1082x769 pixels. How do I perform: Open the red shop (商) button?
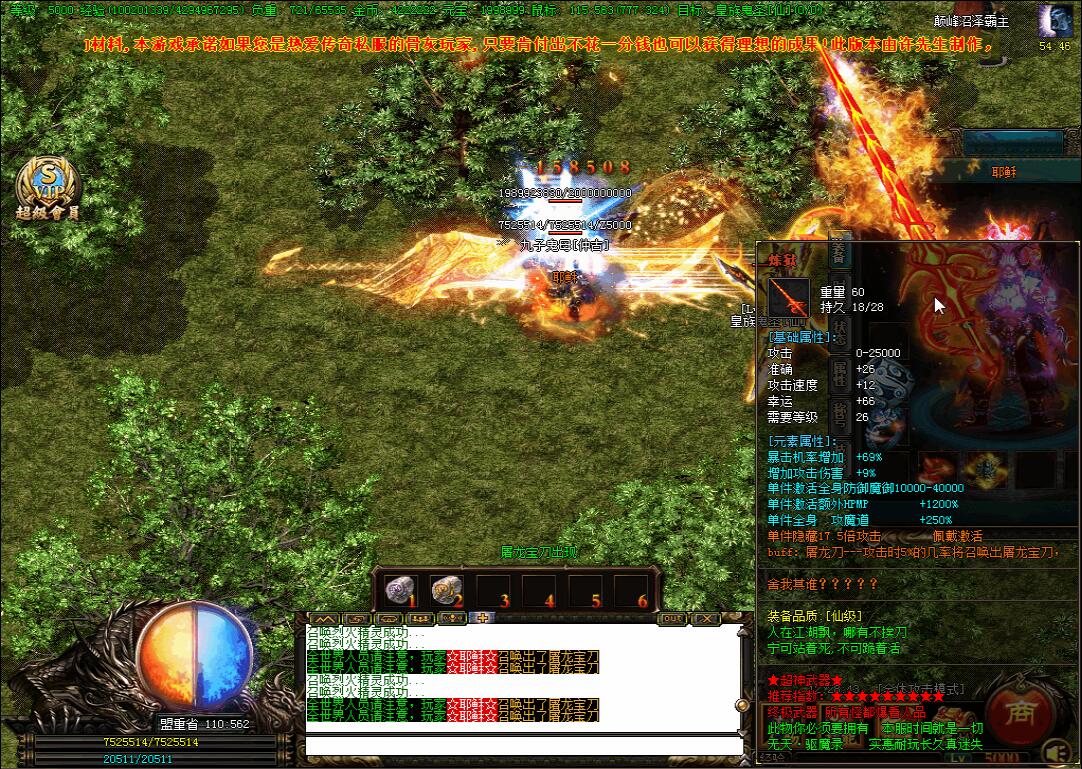pyautogui.click(x=1020, y=713)
